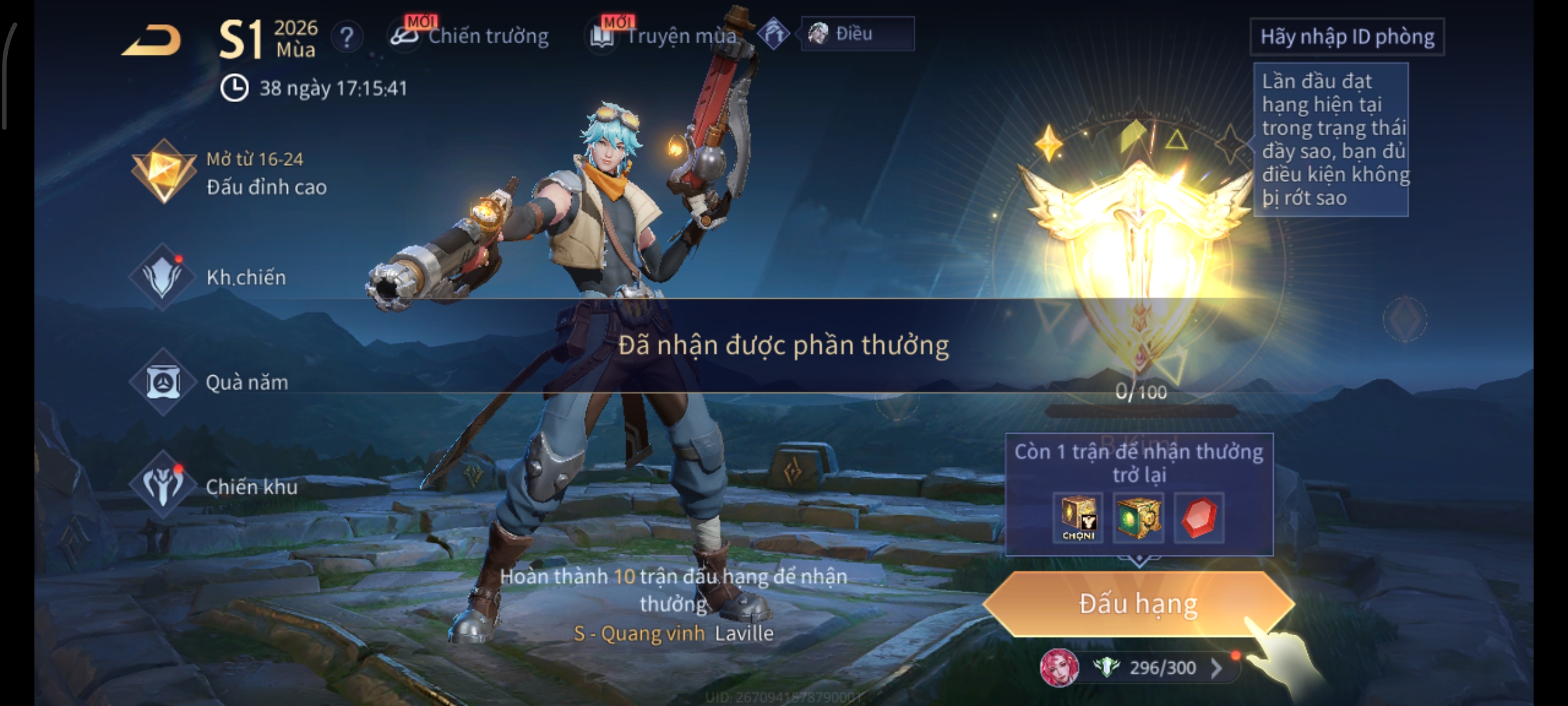
Task: View the green gem chest reward
Action: (1137, 518)
